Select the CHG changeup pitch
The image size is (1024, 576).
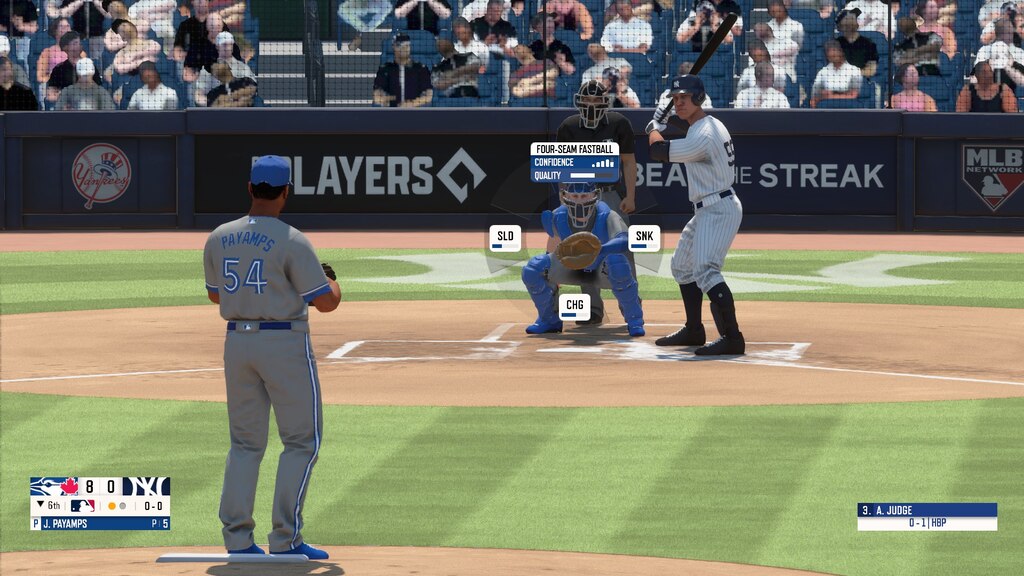tap(574, 307)
